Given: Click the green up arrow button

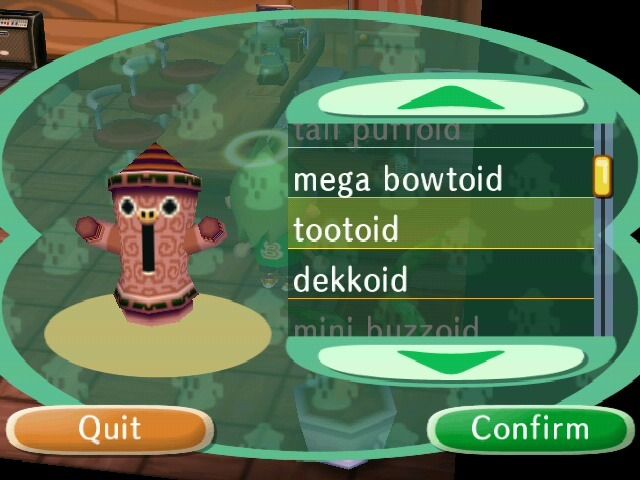Looking at the screenshot, I should pos(450,99).
